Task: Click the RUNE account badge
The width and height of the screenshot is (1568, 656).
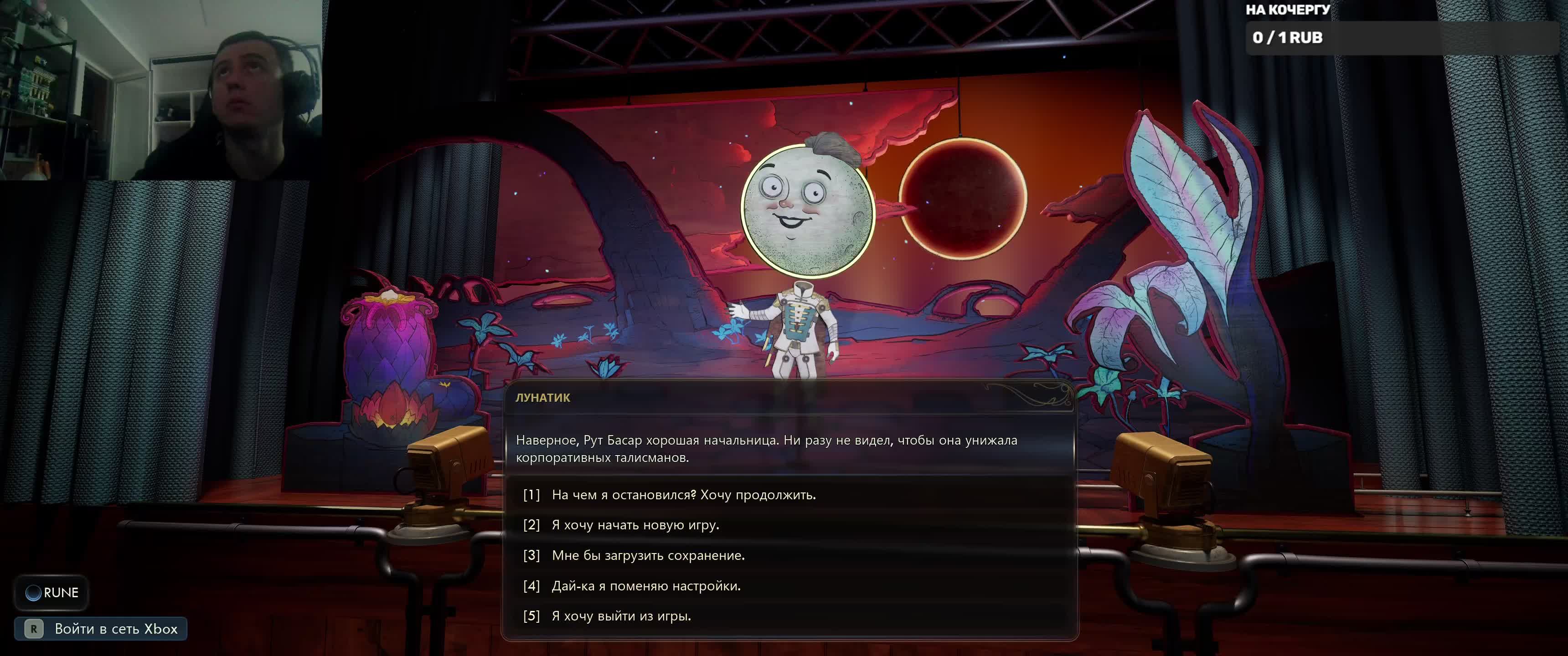Action: click(52, 592)
